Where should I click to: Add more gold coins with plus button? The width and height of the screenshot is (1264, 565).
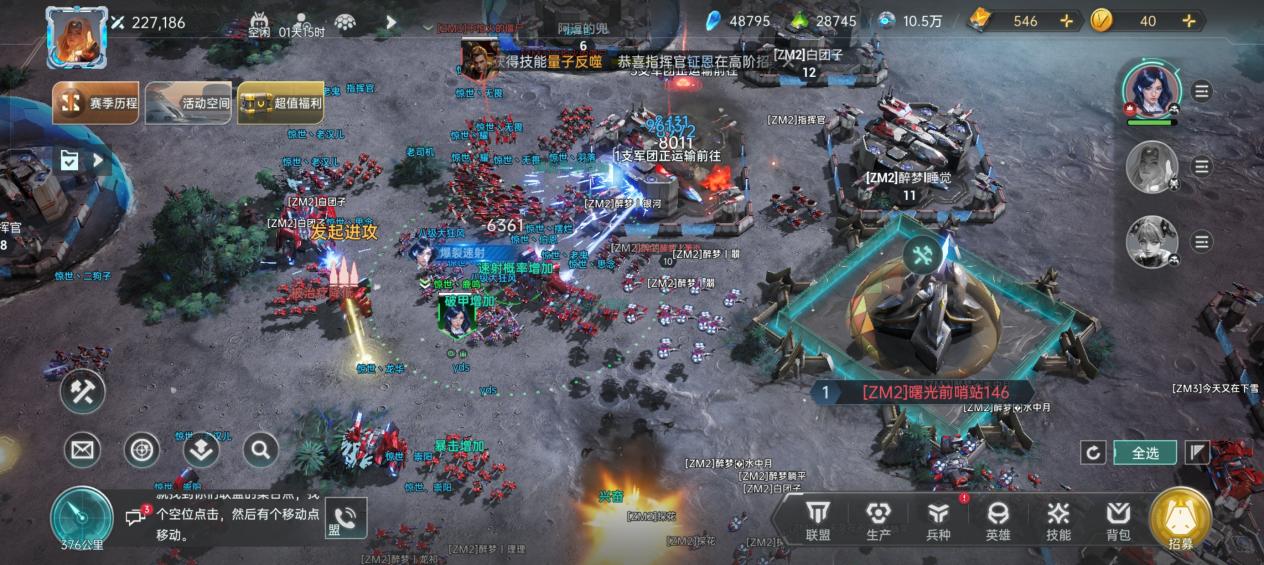[x=1188, y=20]
